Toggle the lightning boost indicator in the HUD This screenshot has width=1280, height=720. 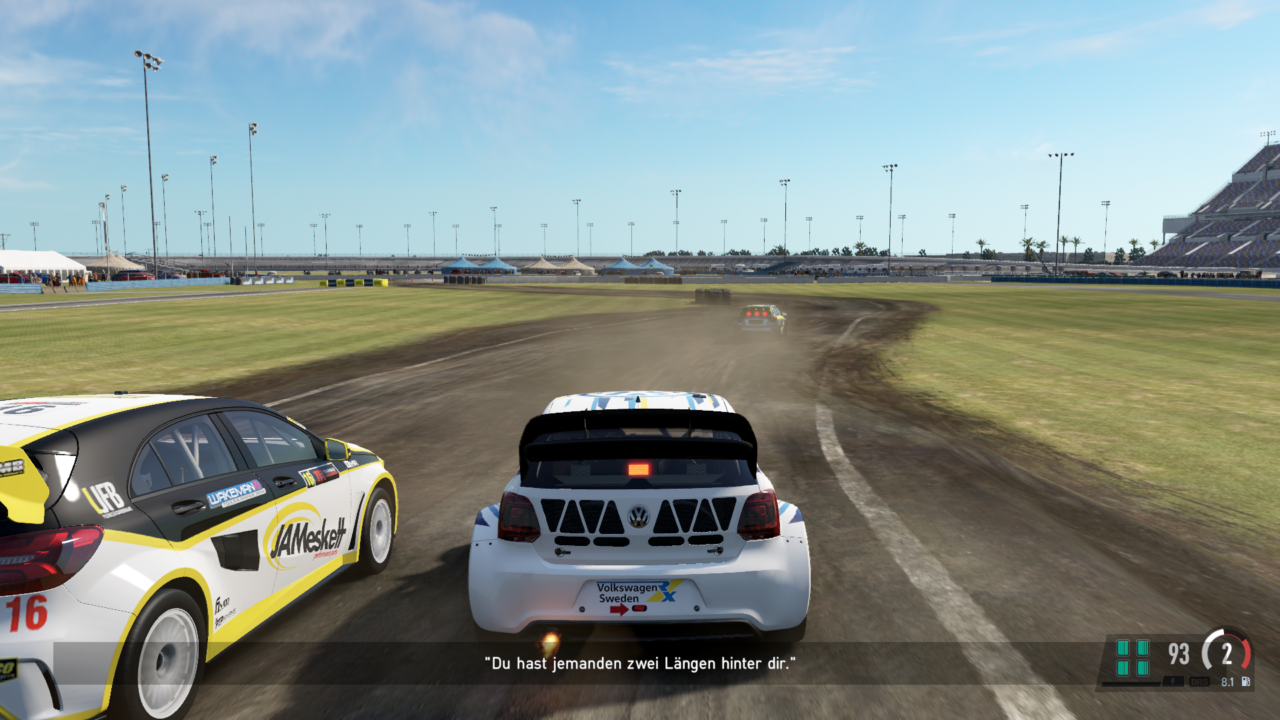[x=1172, y=682]
